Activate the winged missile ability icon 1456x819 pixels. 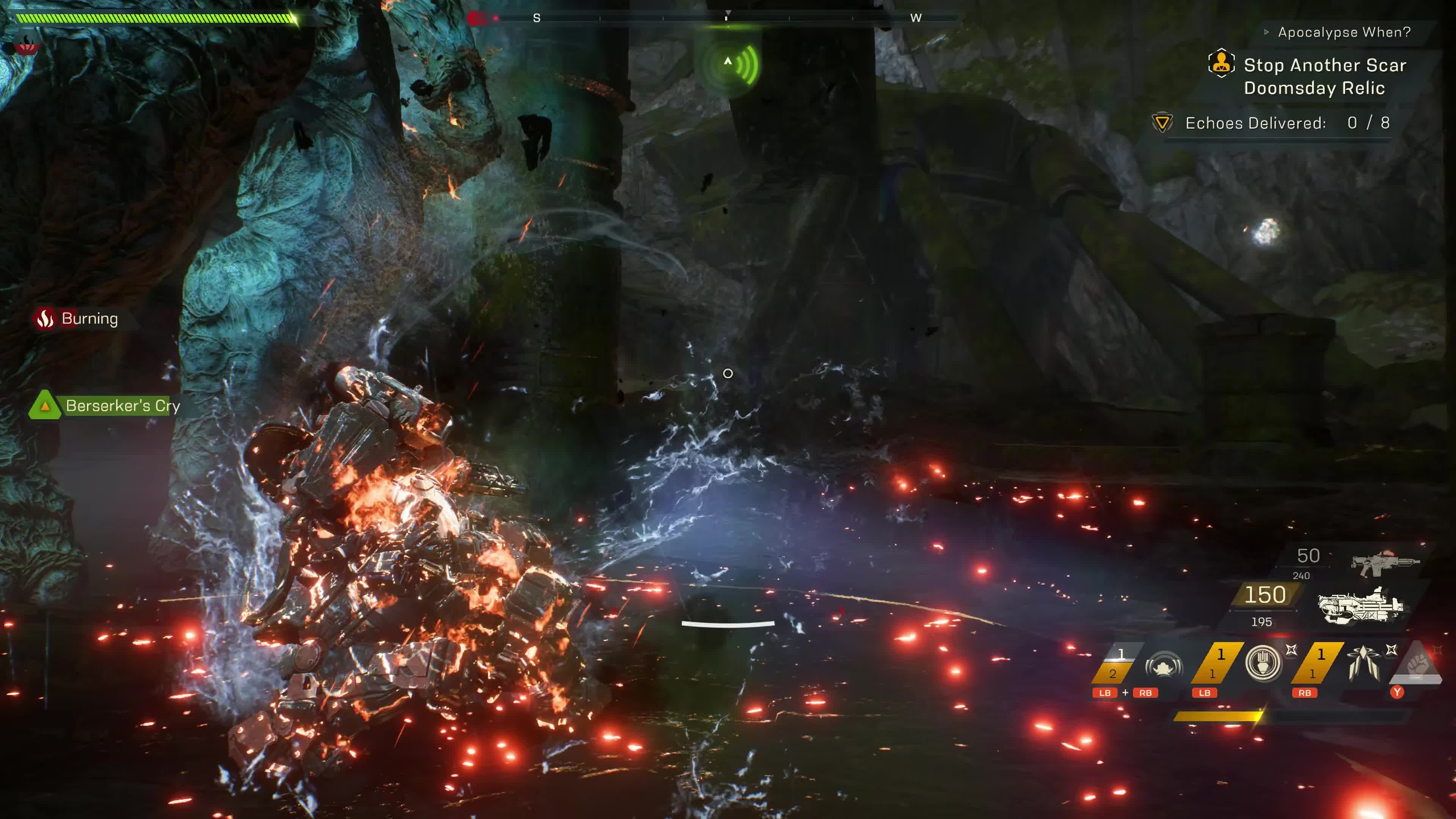1363,663
